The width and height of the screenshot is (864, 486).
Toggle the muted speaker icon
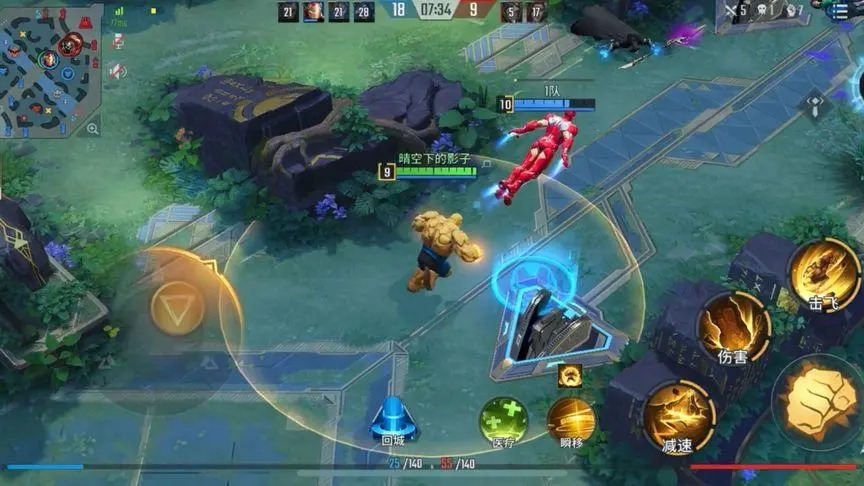click(x=118, y=70)
